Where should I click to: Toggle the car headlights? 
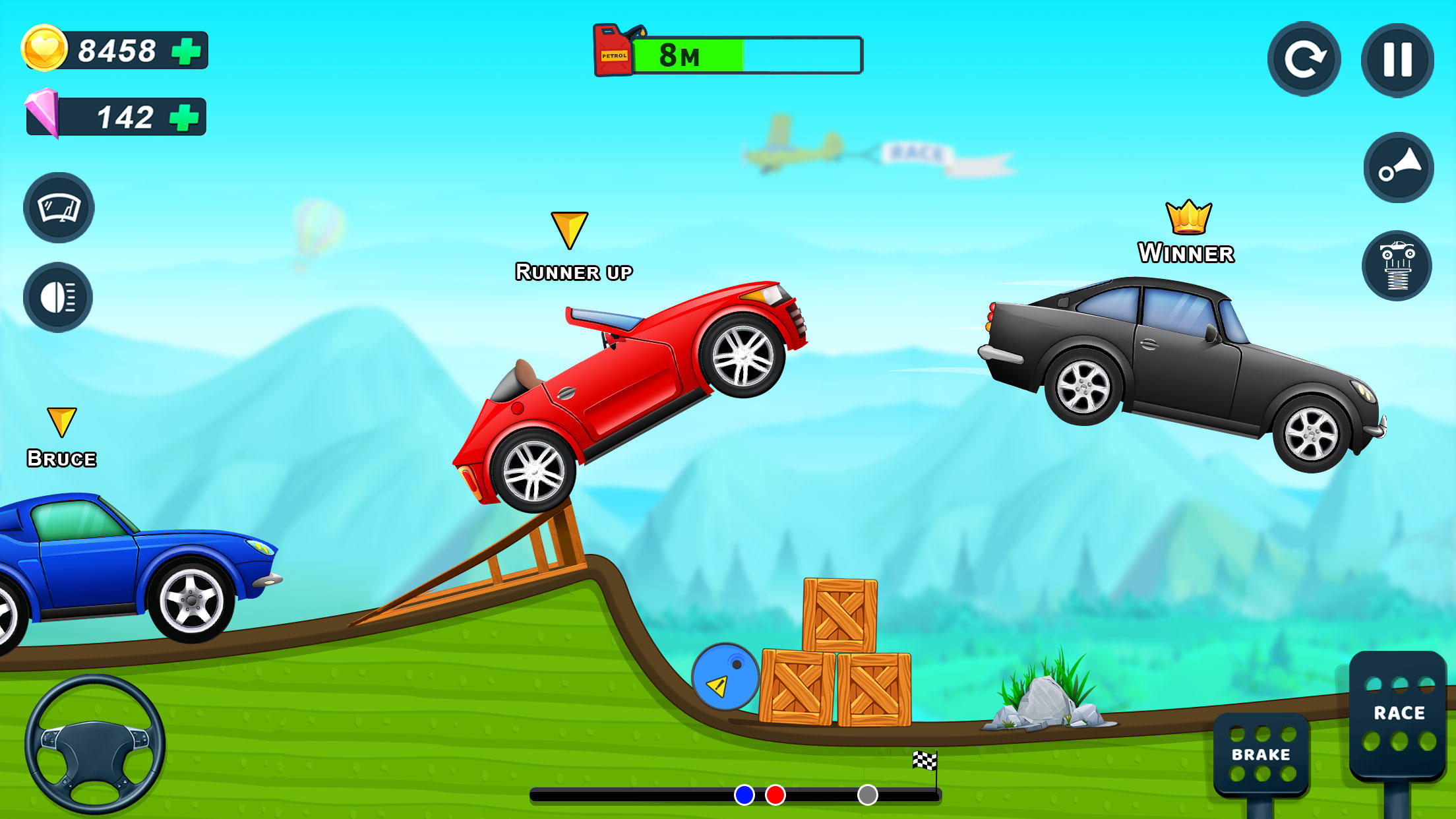pos(58,297)
